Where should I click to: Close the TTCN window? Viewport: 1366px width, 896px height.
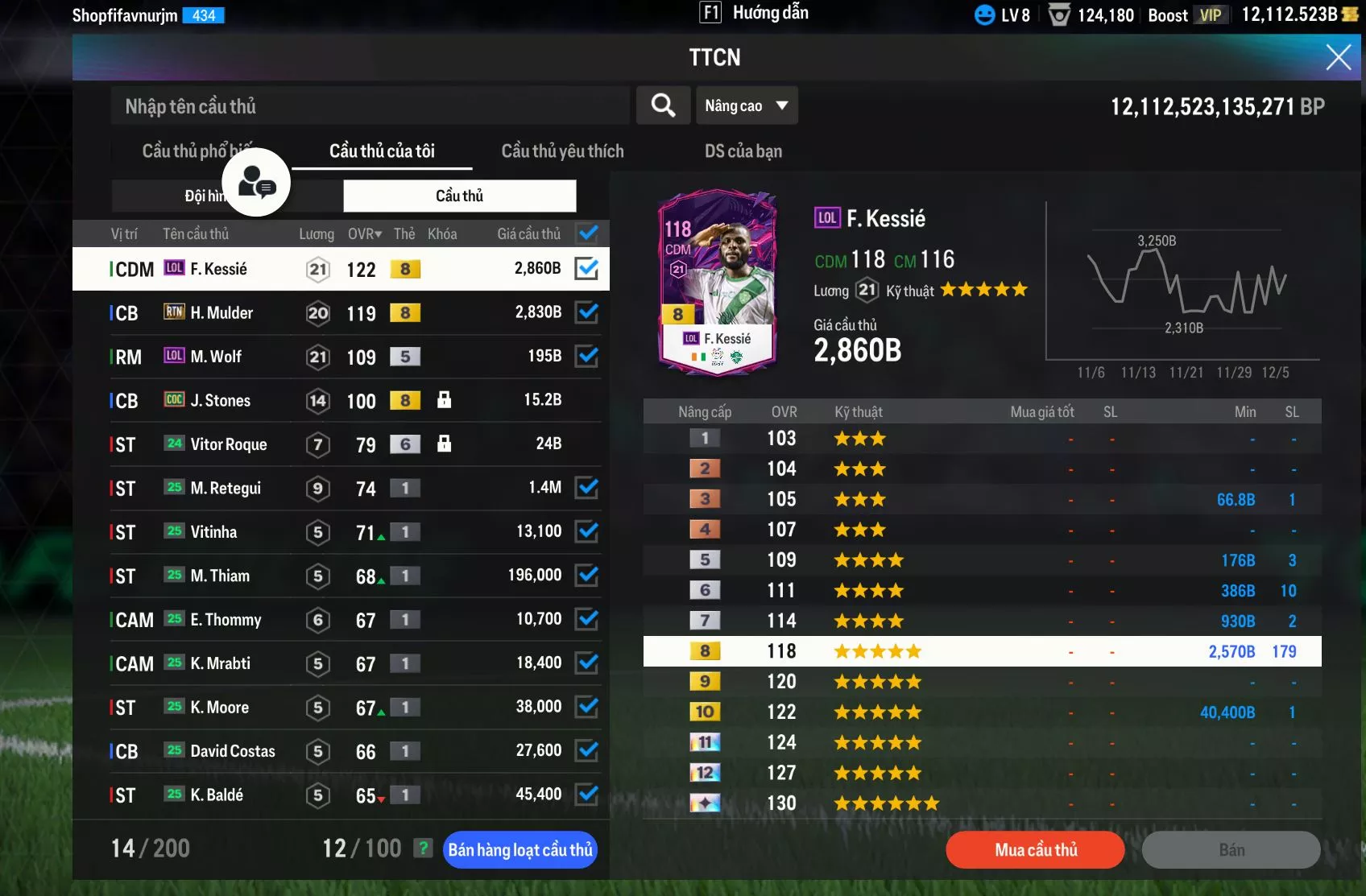[x=1338, y=57]
